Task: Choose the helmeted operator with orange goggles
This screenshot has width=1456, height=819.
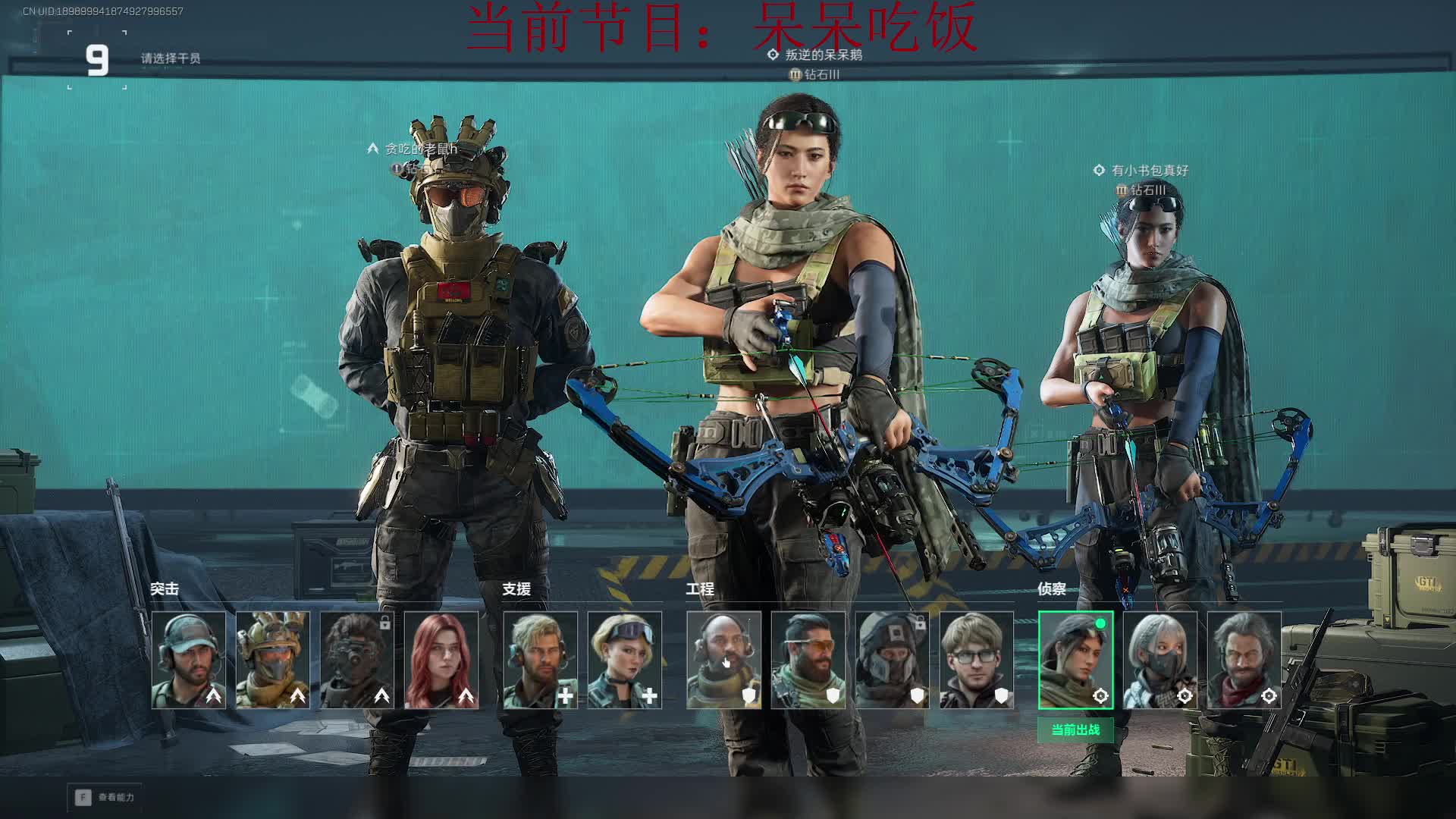Action: click(273, 660)
